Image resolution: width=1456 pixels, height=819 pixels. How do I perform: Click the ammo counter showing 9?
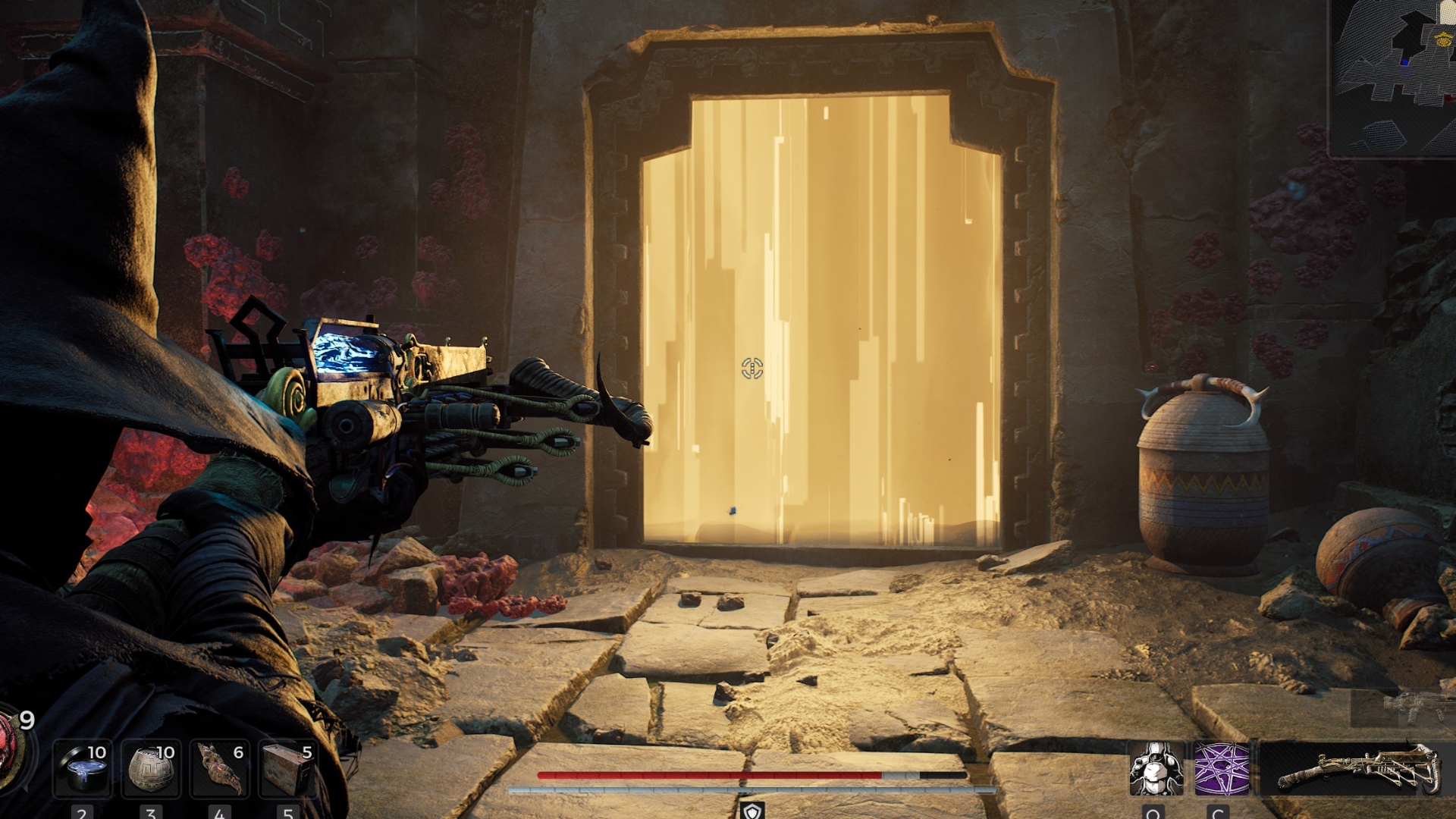(x=25, y=721)
